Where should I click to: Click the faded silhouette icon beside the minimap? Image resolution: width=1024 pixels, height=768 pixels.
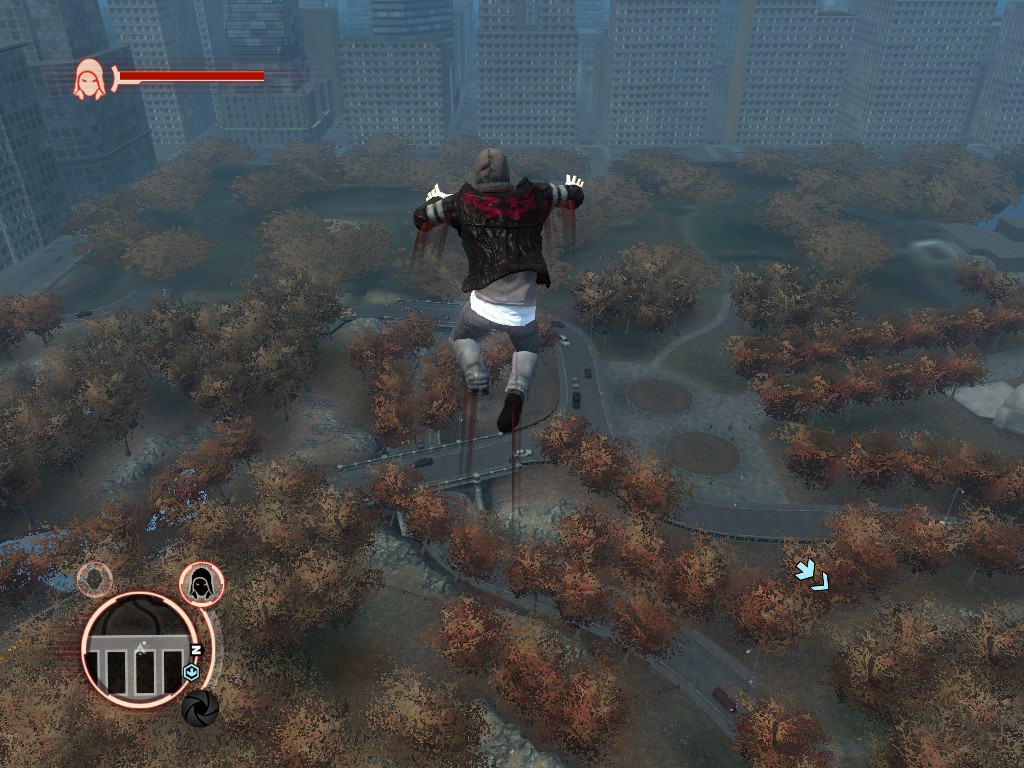click(95, 579)
